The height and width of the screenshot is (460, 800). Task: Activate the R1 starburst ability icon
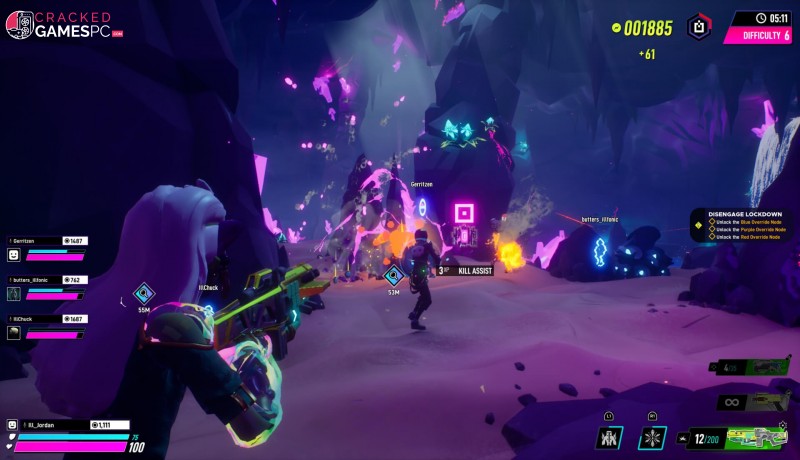652,437
